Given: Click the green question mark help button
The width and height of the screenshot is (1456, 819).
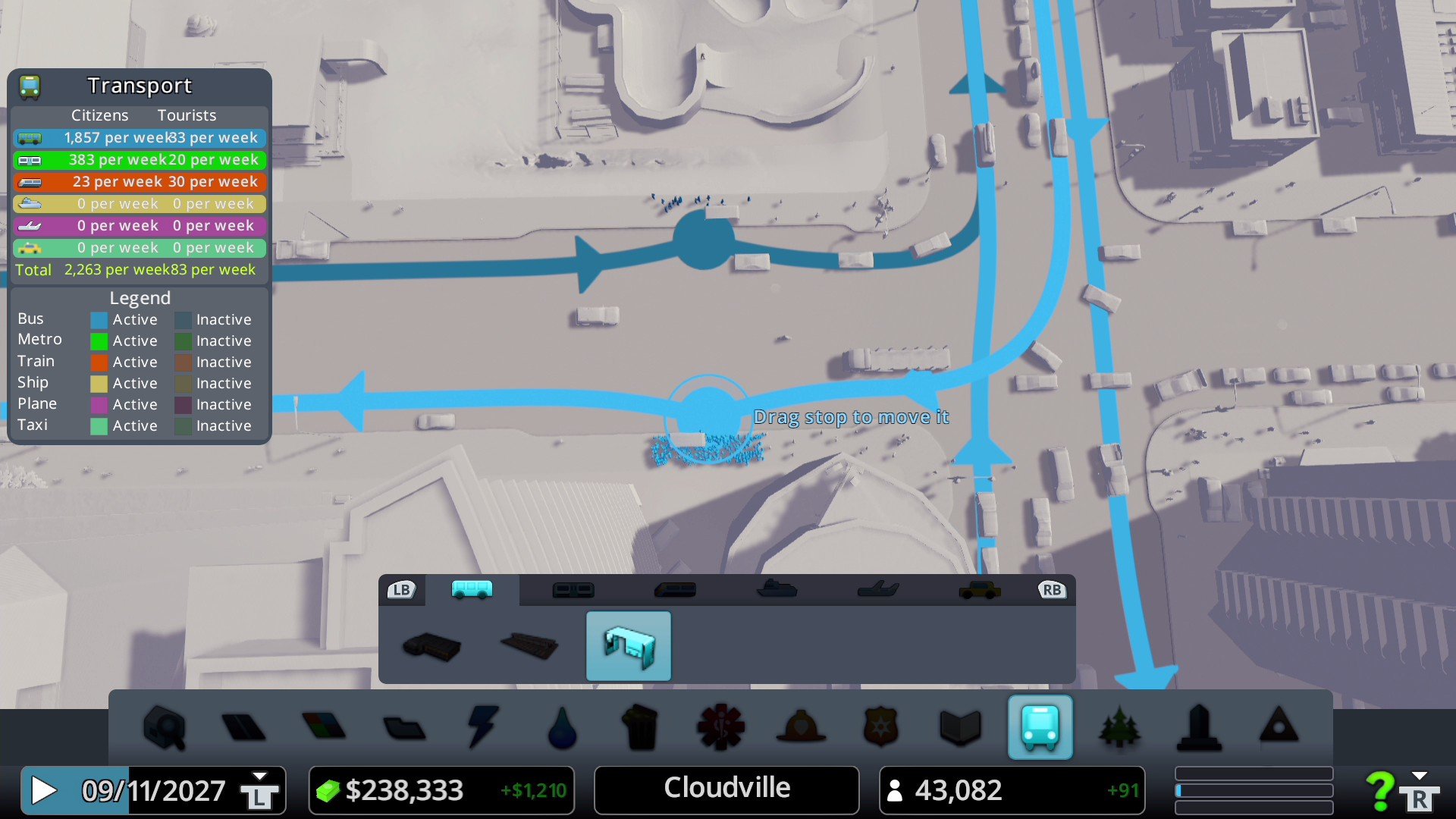Looking at the screenshot, I should point(1379,789).
